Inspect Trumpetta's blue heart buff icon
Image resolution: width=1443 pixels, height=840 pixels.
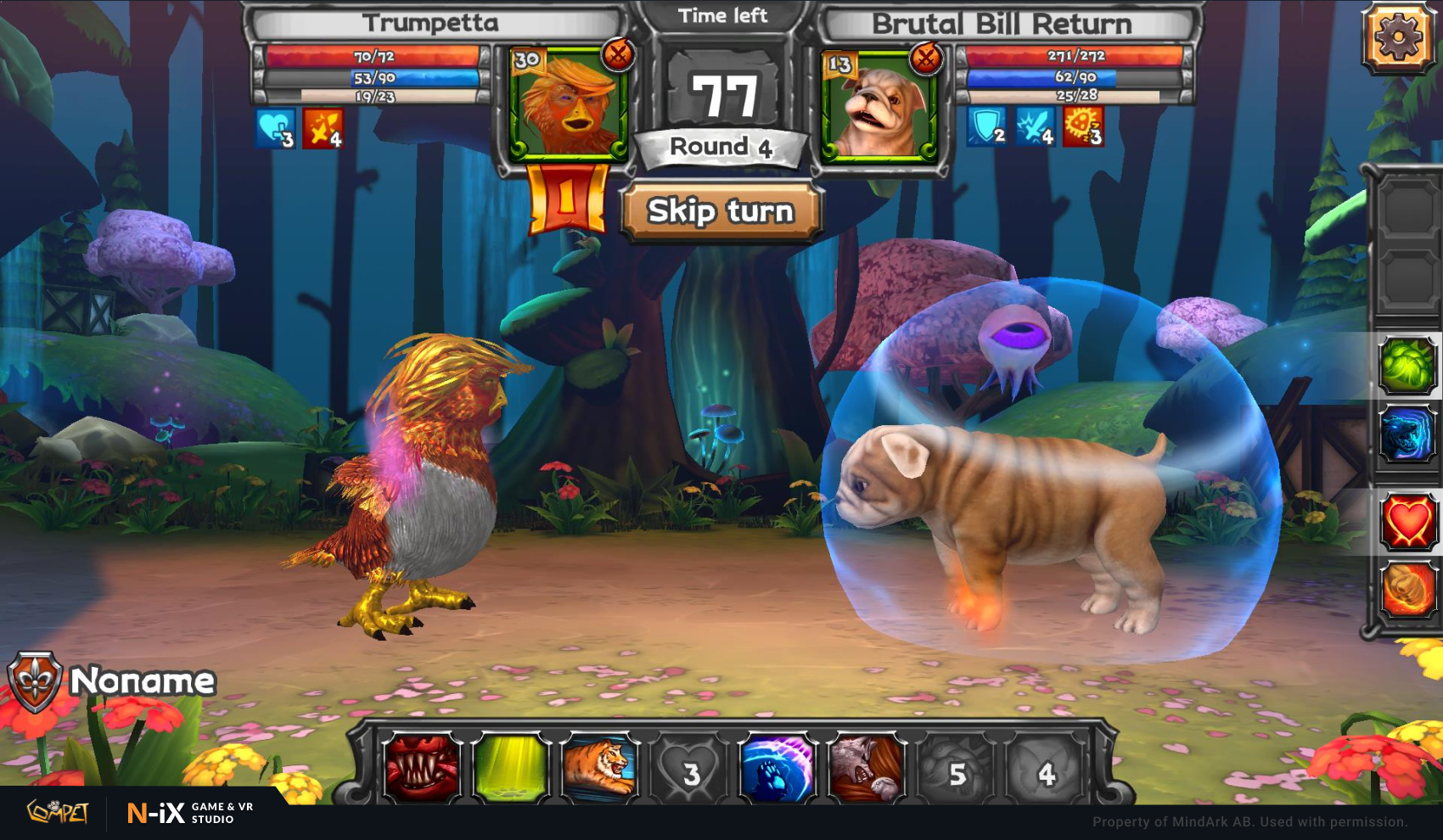[276, 128]
